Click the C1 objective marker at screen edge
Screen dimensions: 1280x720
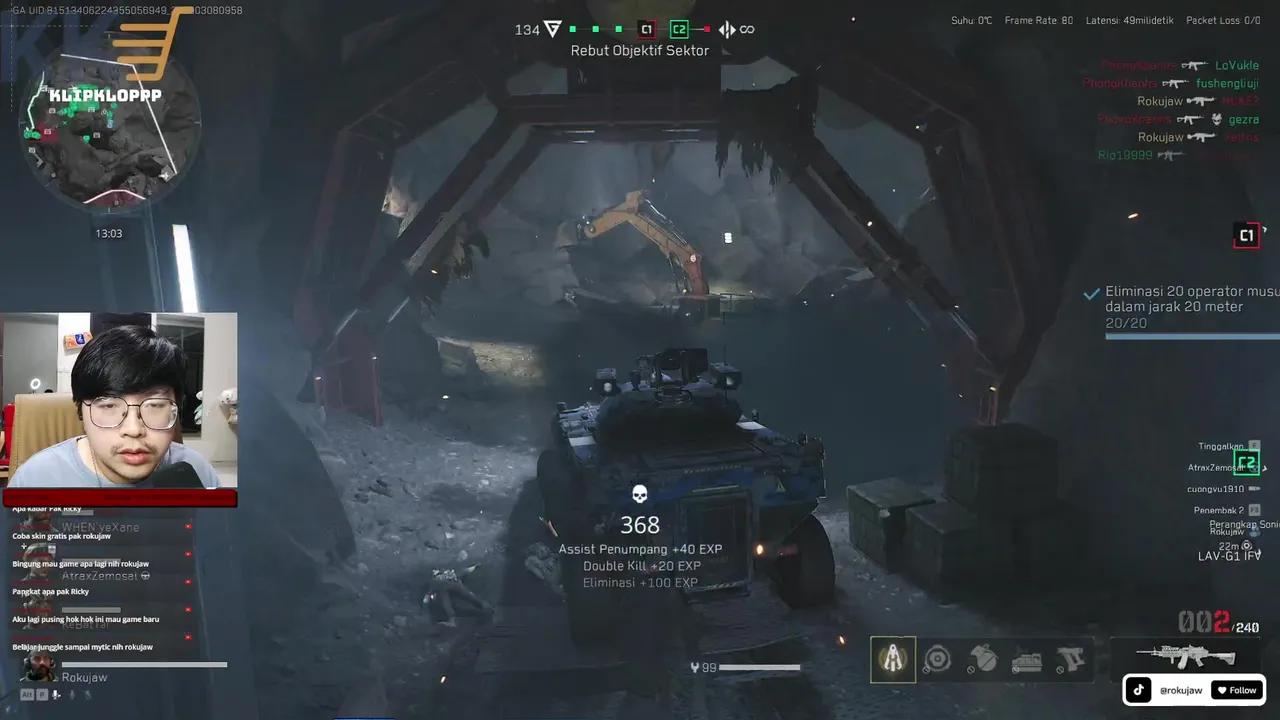(1246, 236)
